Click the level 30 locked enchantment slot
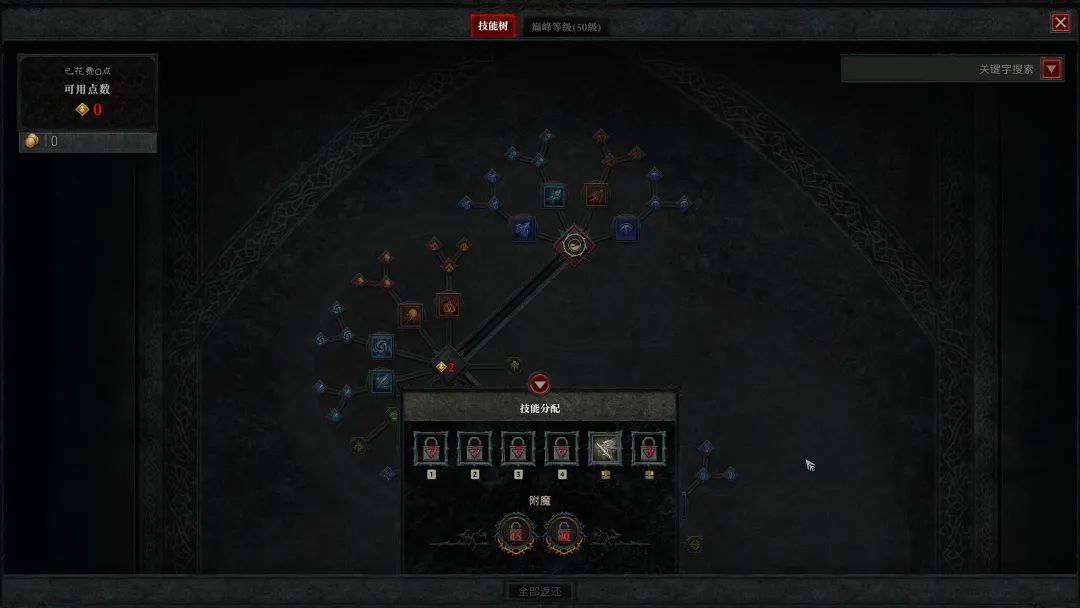1080x608 pixels. coord(562,535)
